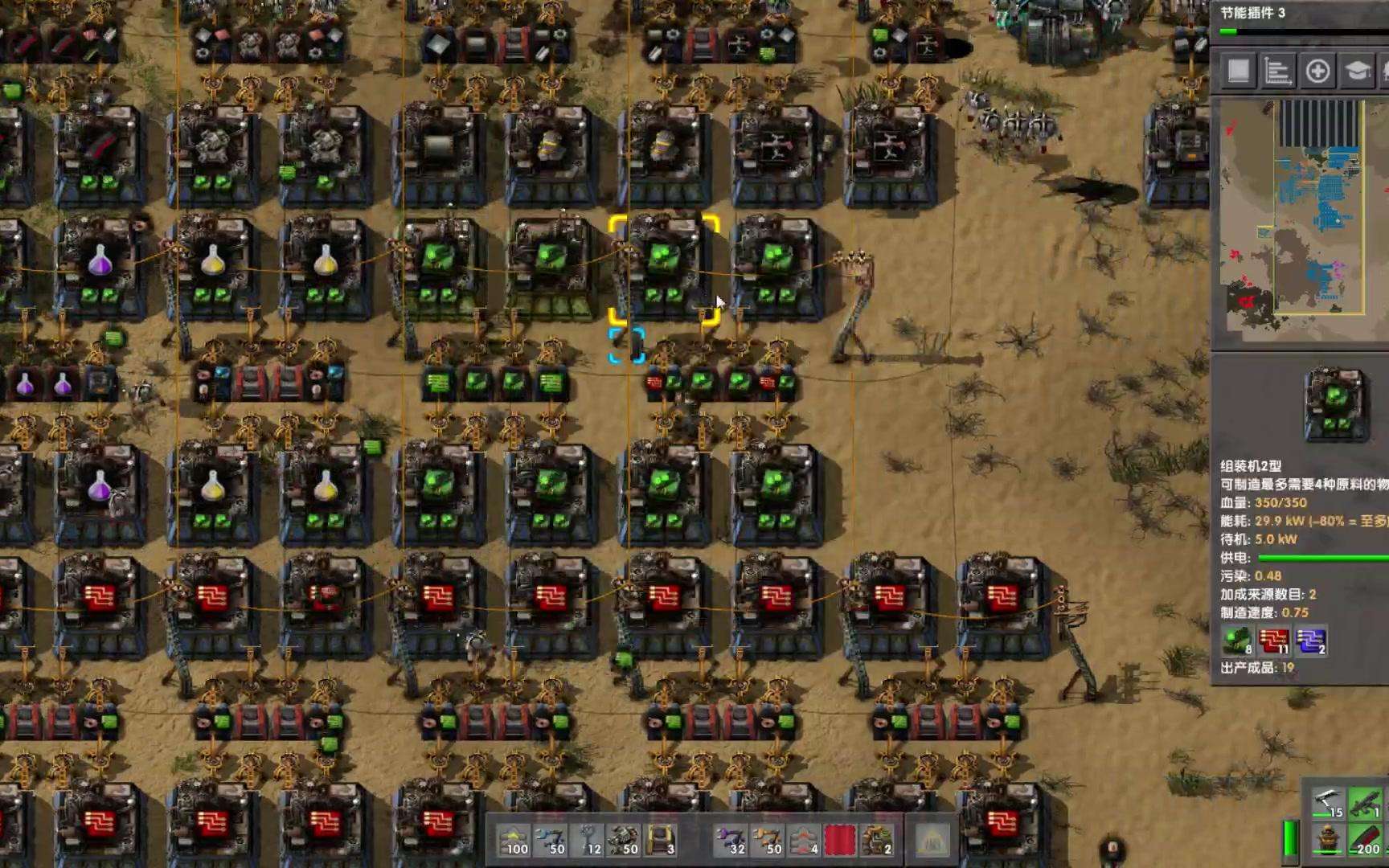Click the armor equipment slot
Image resolution: width=1389 pixels, height=868 pixels.
click(x=1329, y=840)
